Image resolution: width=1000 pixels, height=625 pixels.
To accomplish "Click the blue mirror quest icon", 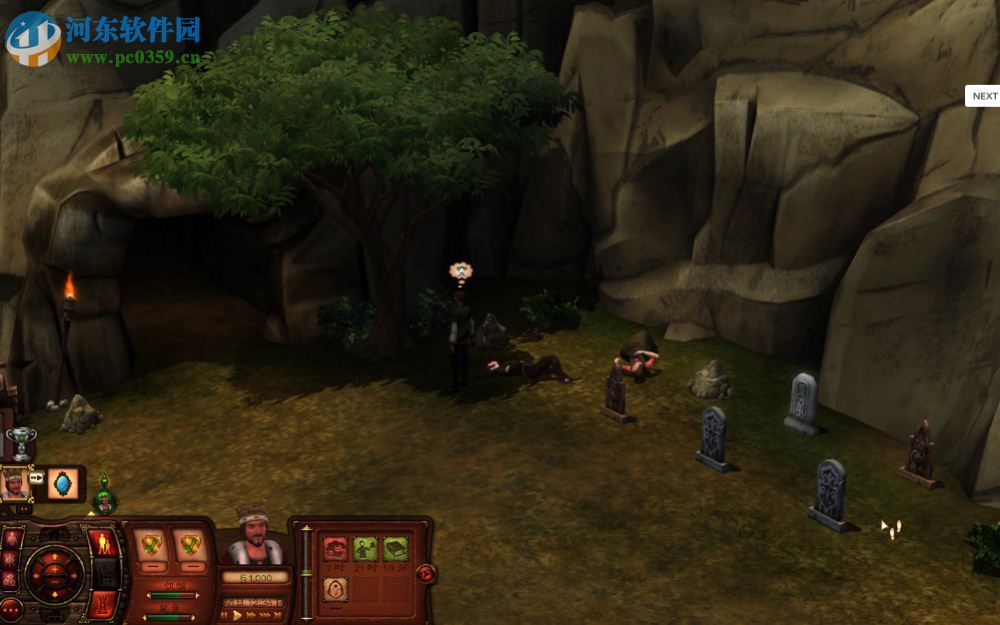I will [64, 483].
